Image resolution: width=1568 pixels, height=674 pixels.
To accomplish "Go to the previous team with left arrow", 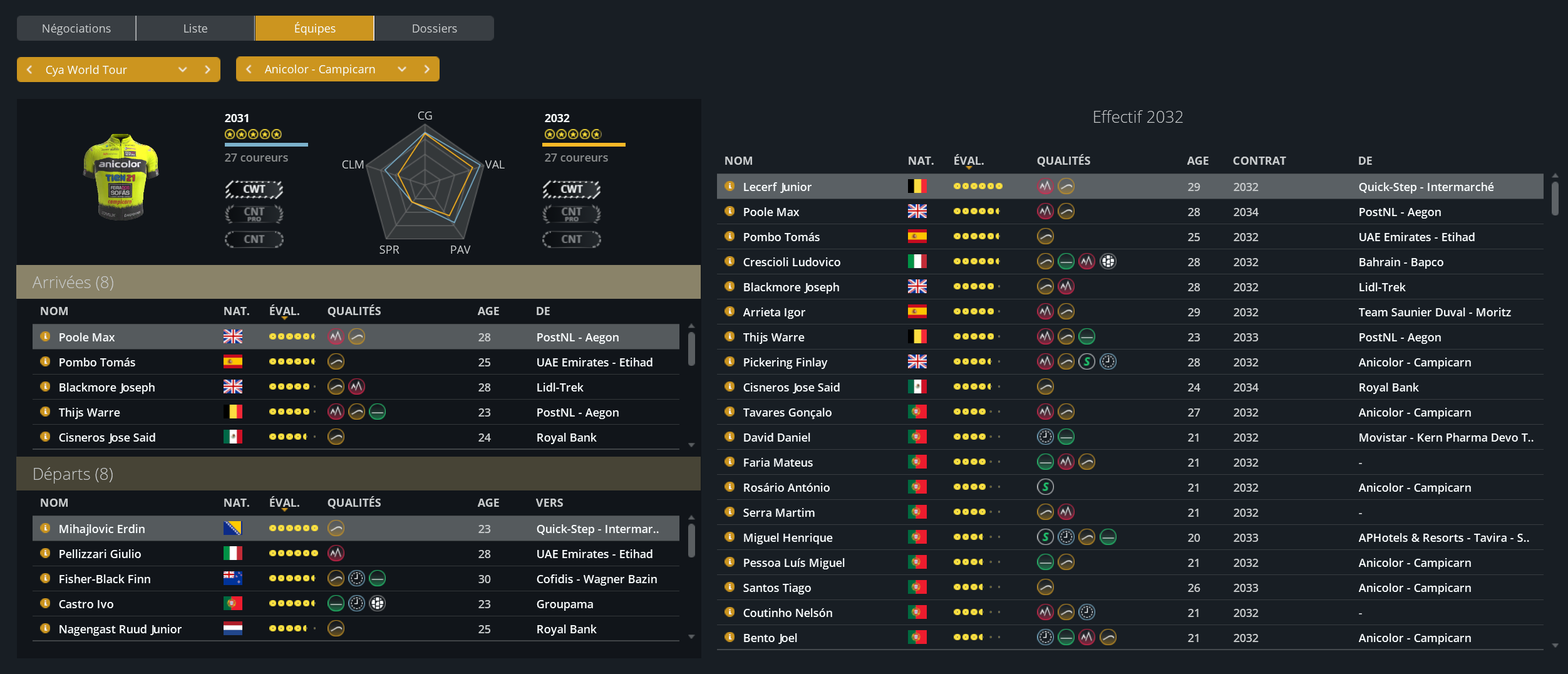I will [249, 69].
